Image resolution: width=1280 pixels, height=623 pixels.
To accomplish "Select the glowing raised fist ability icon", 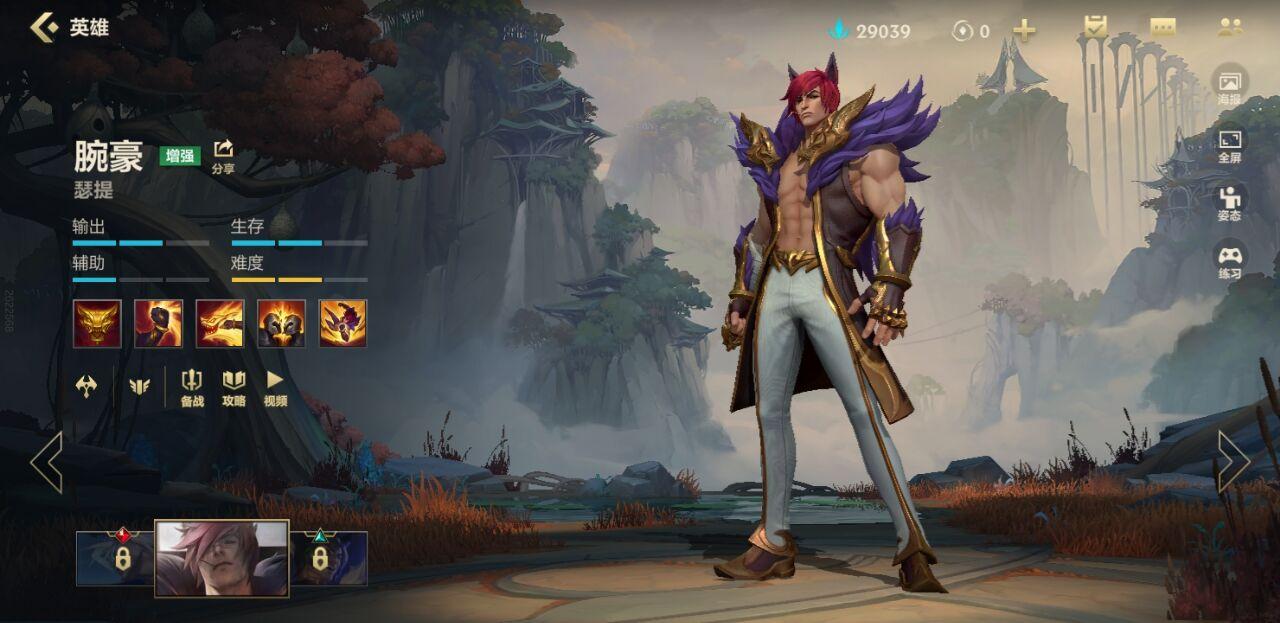I will (158, 323).
